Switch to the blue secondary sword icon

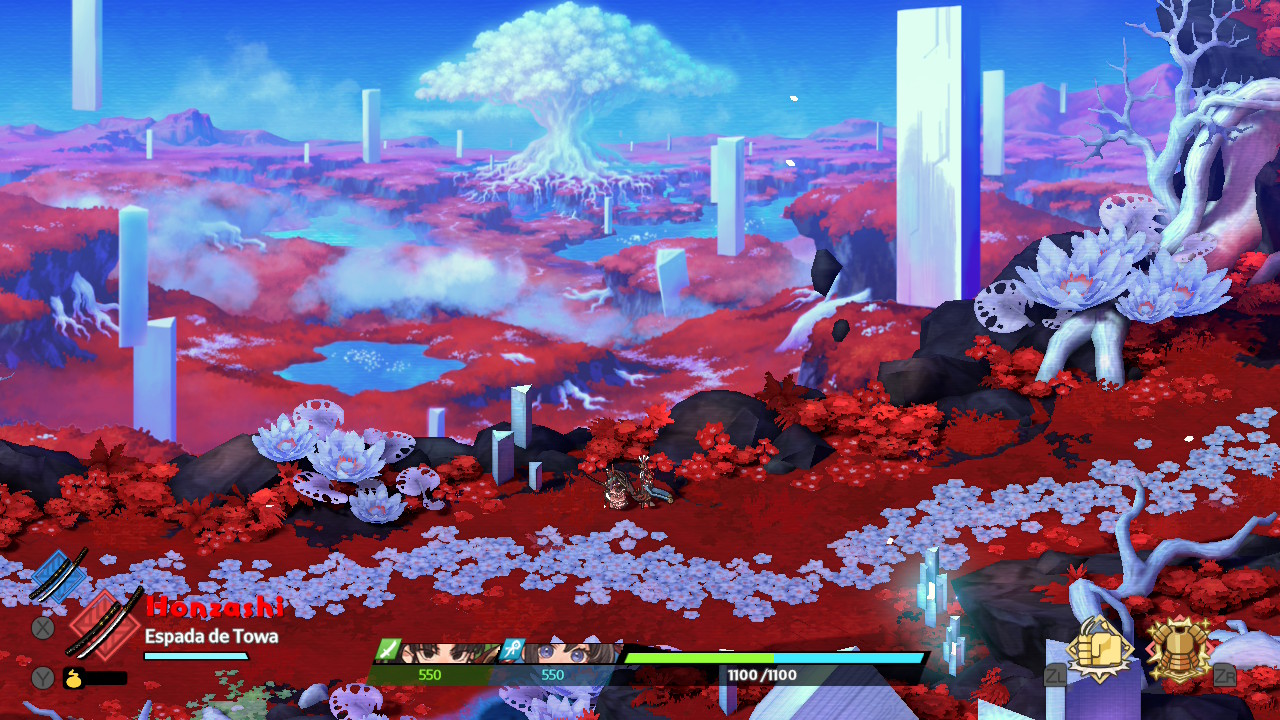(58, 577)
